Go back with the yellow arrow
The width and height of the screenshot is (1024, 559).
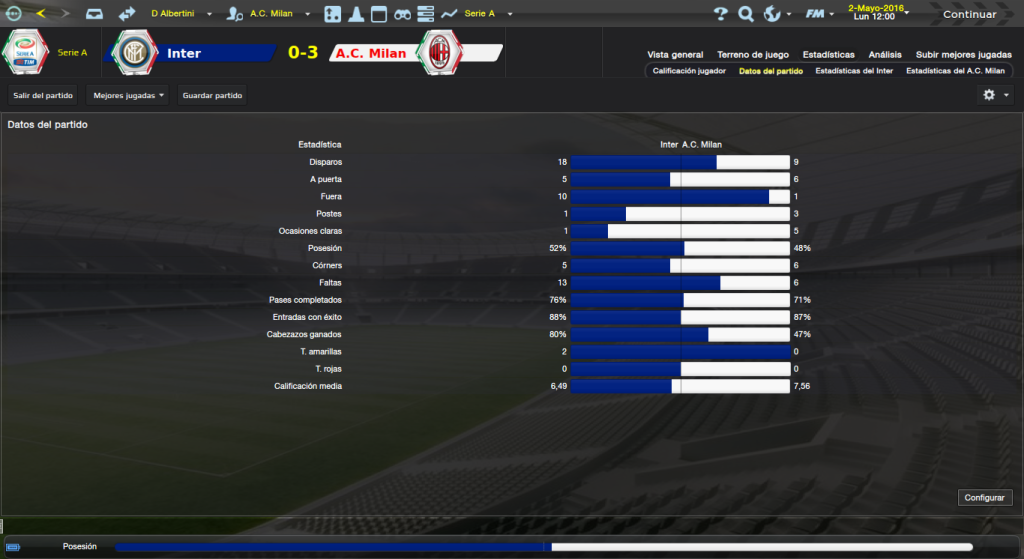pos(40,14)
